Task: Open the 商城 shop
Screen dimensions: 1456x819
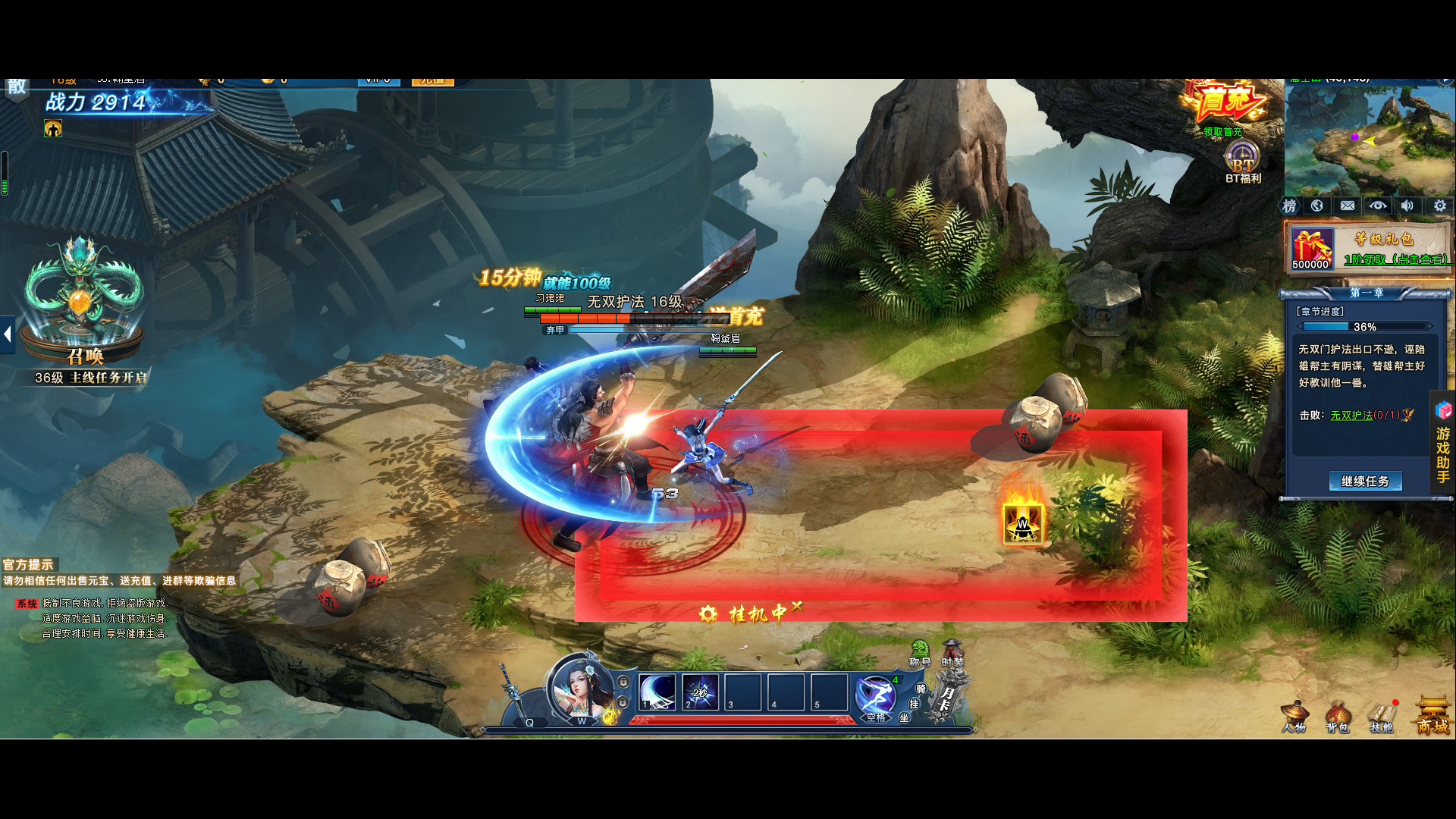Action: pos(1432,717)
